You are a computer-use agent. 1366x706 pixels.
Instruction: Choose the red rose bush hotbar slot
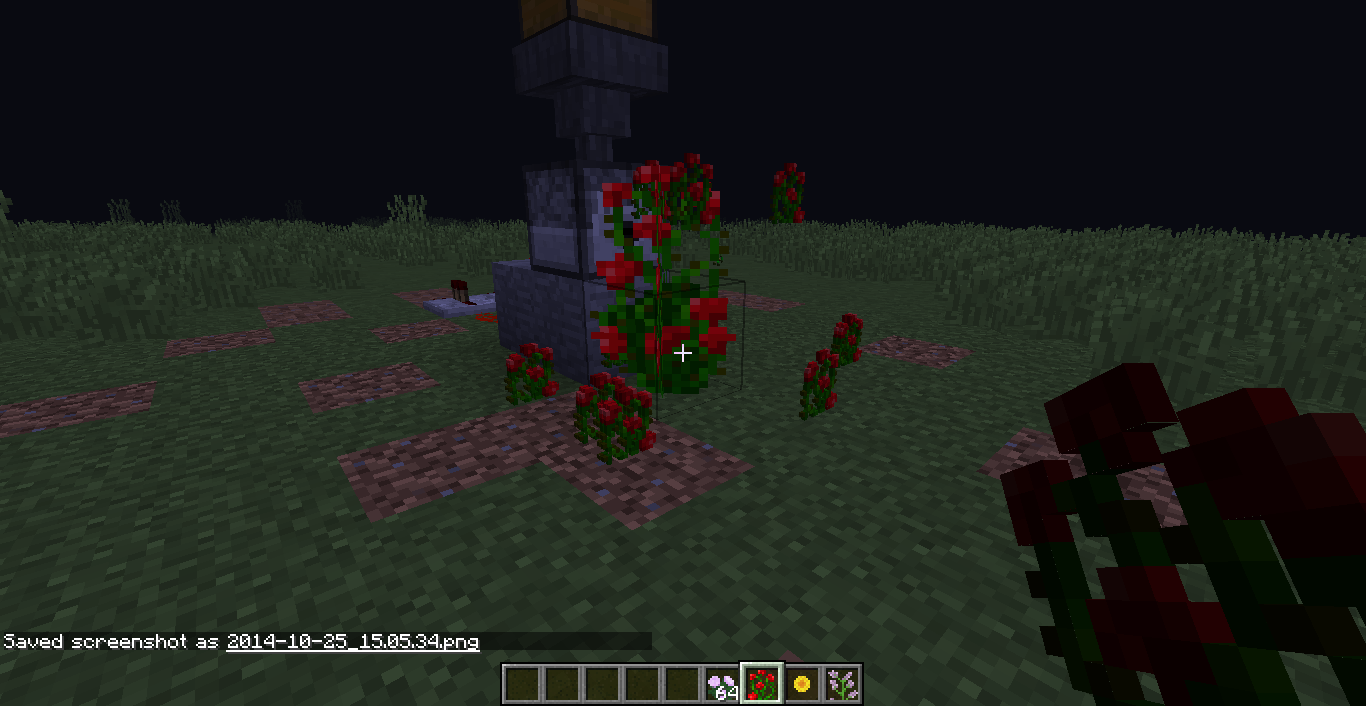coord(761,684)
